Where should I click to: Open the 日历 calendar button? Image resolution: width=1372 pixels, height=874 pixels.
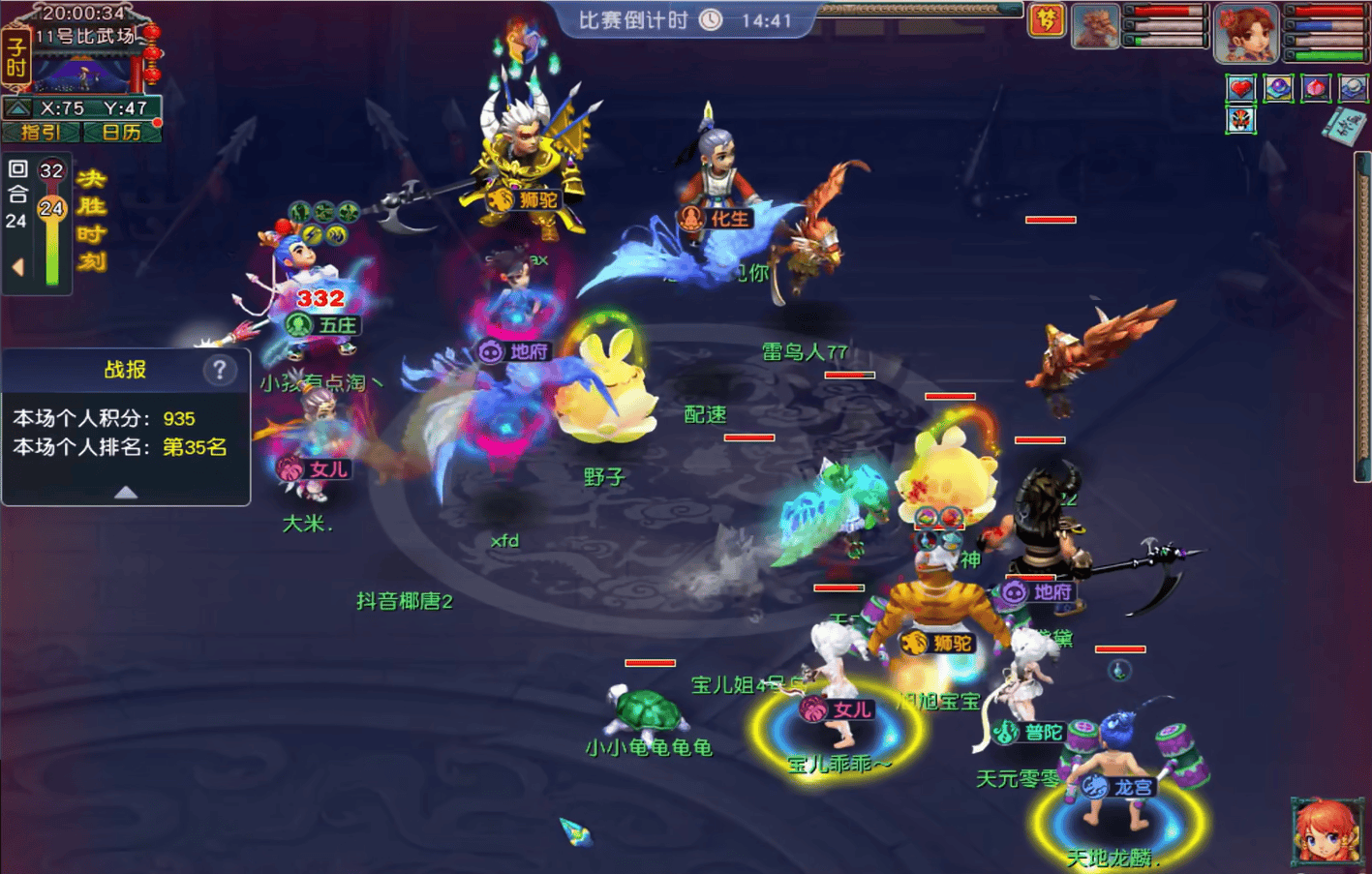(121, 132)
